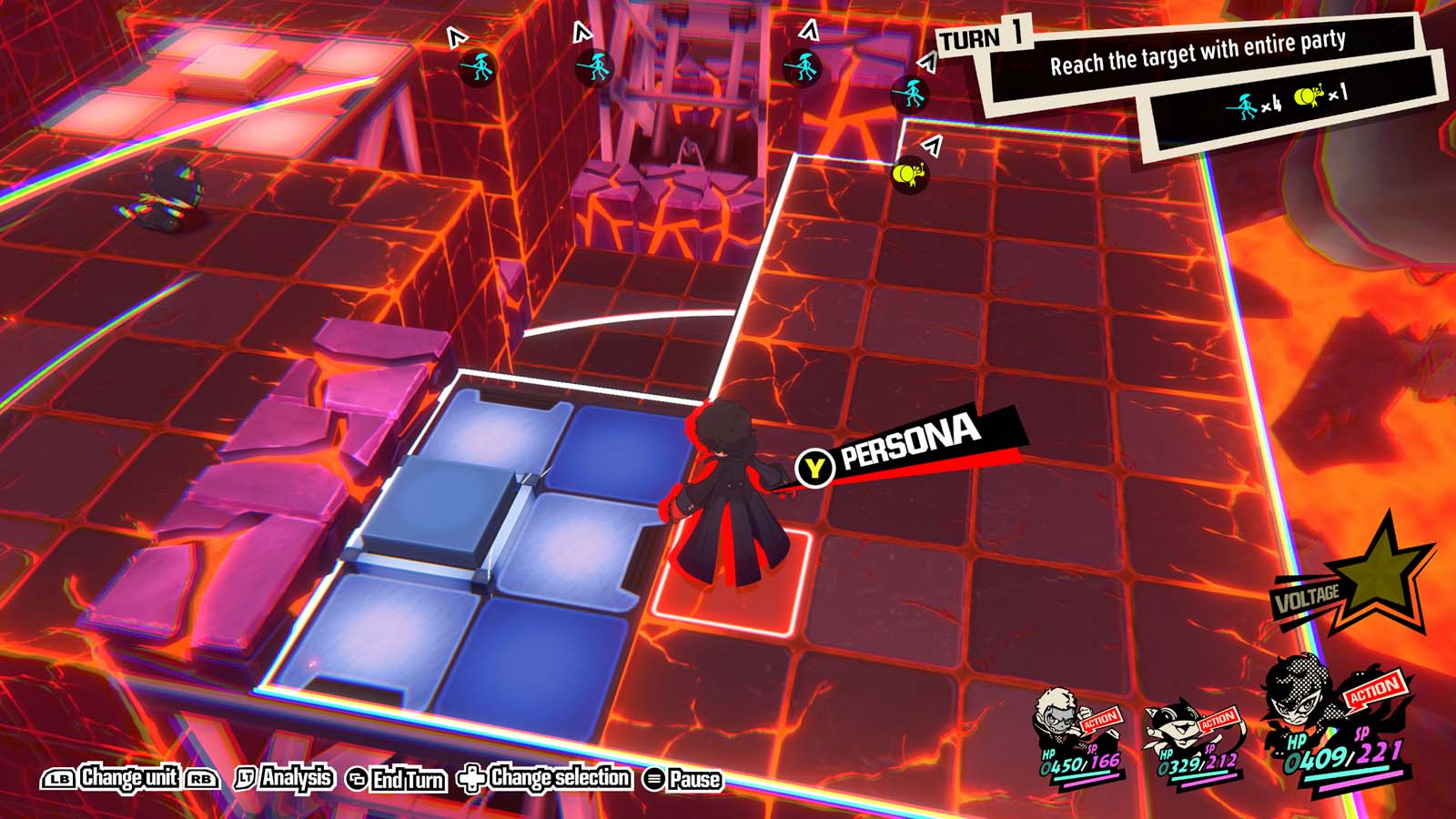Click the yellow treasure marker on the battlefield
Image resolution: width=1456 pixels, height=819 pixels.
point(910,173)
